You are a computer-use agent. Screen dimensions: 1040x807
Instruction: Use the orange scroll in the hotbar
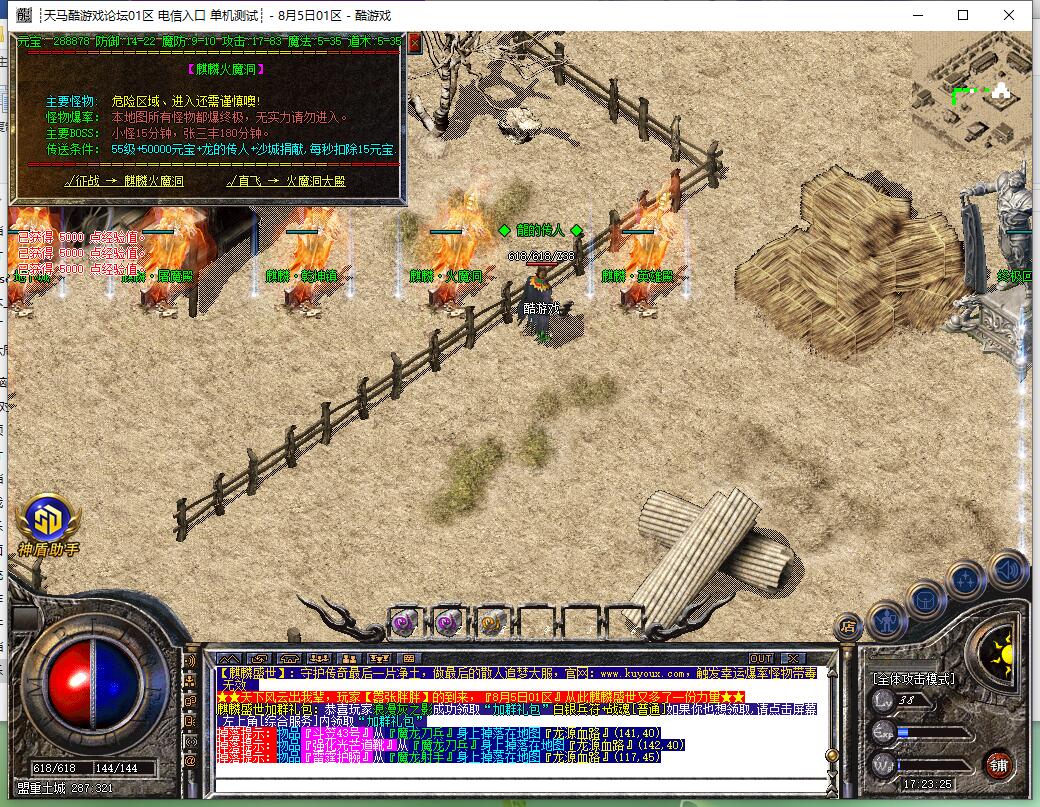[x=491, y=621]
